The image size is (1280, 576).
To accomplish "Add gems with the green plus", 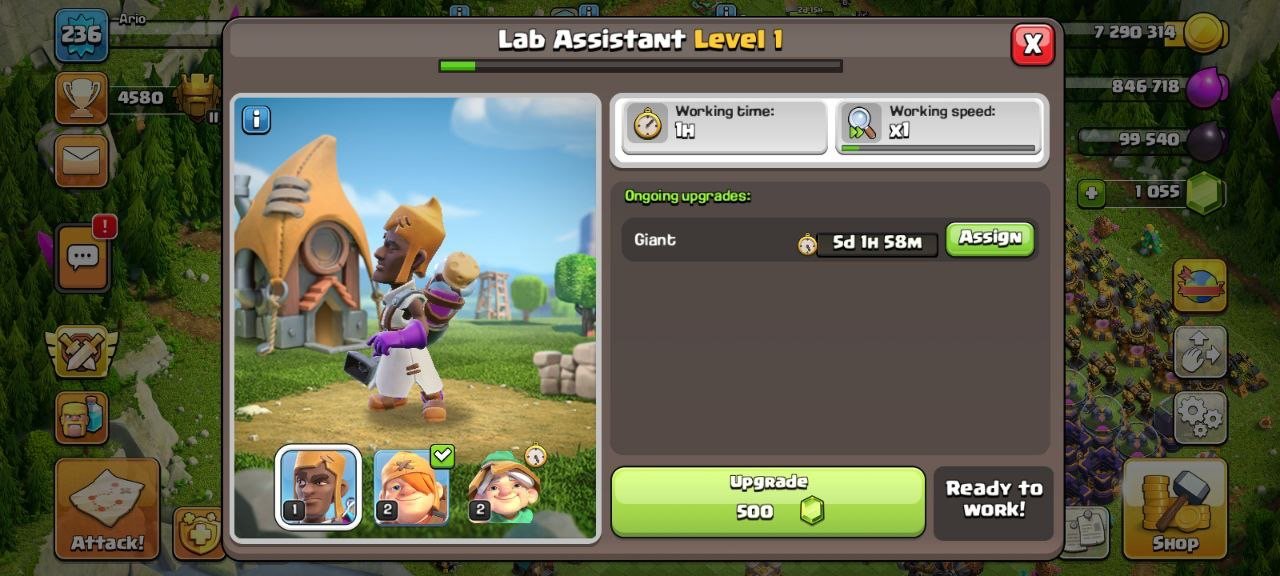I will (x=1091, y=192).
